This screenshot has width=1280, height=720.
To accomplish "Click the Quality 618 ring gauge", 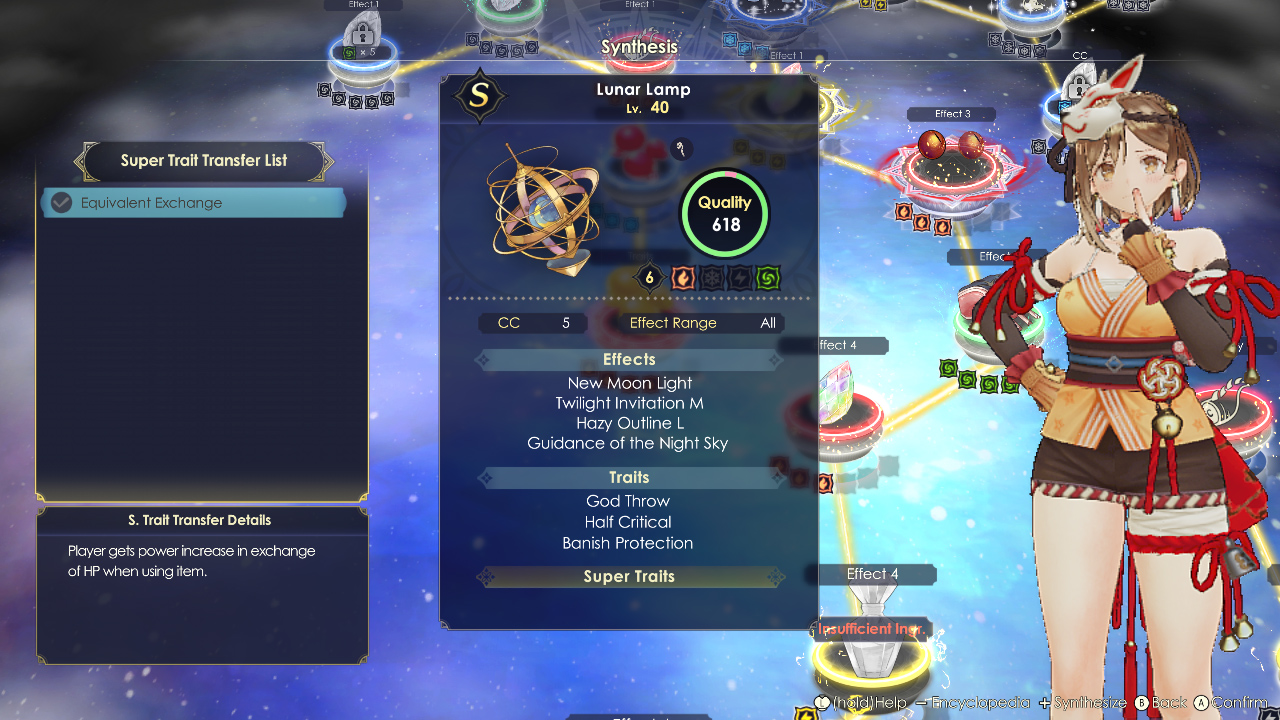I will (x=724, y=213).
